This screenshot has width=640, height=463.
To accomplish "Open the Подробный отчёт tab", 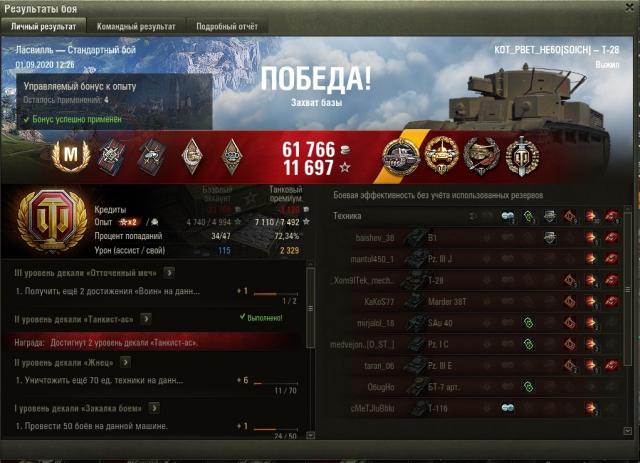I will [225, 24].
